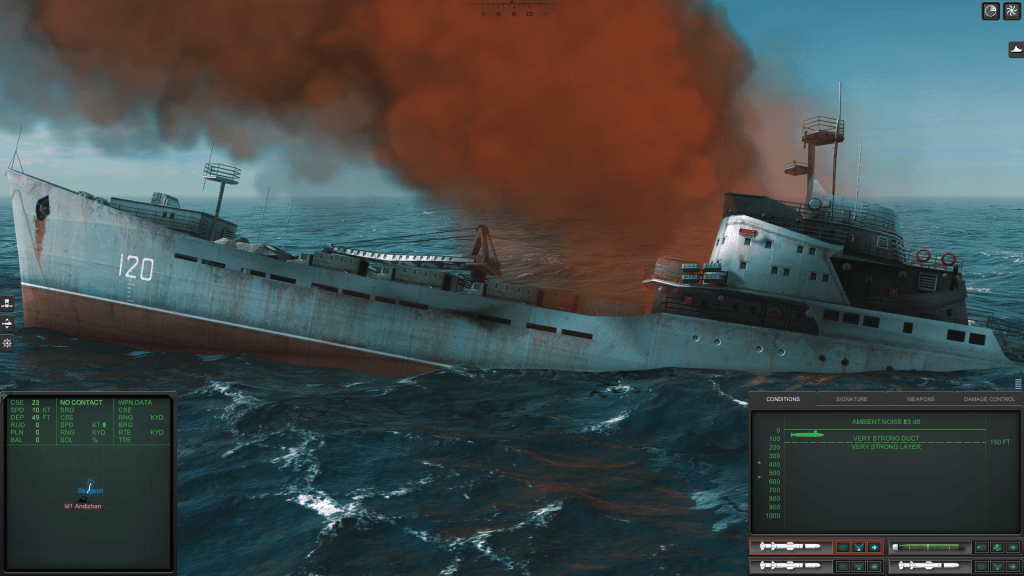Click the helm wheel icon on left edge
Viewport: 1024px width, 576px height.
pyautogui.click(x=7, y=343)
